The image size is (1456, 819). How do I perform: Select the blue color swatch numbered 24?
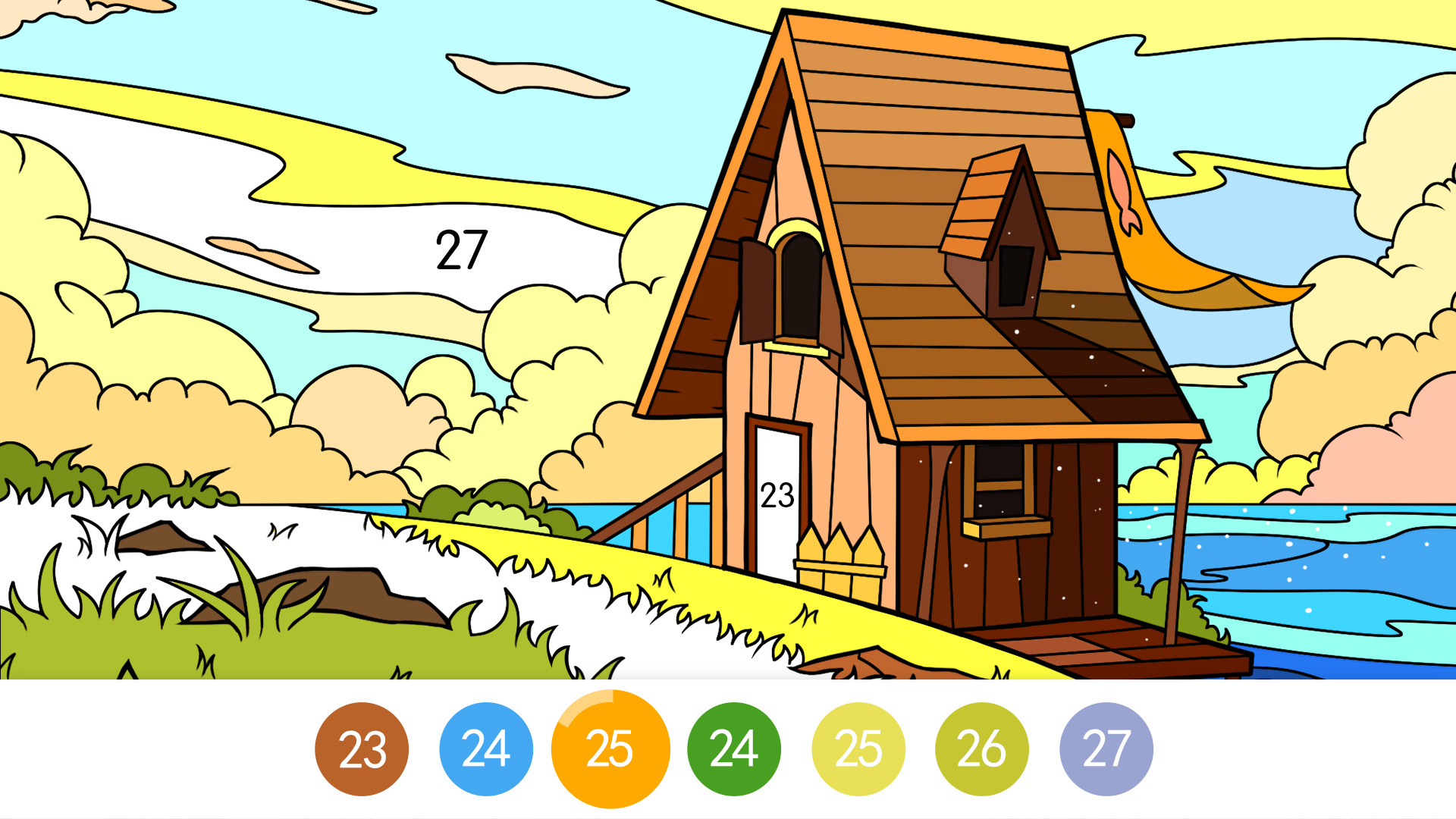(x=485, y=748)
